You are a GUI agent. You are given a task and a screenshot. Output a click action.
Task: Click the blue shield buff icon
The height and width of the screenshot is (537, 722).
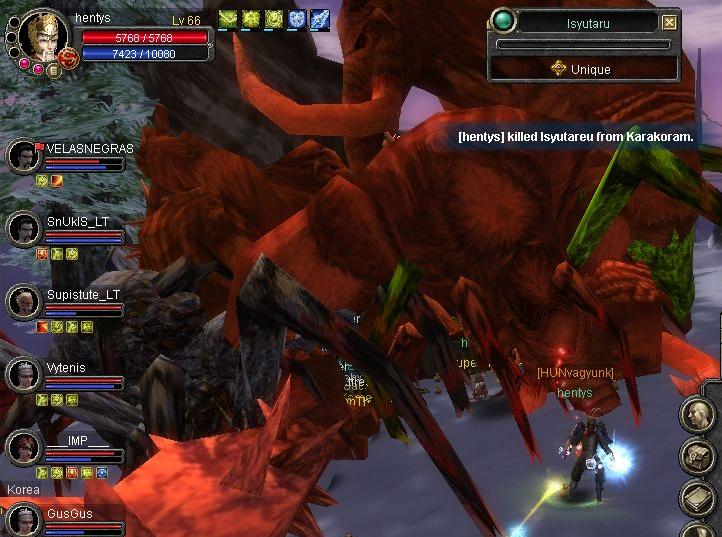(296, 18)
